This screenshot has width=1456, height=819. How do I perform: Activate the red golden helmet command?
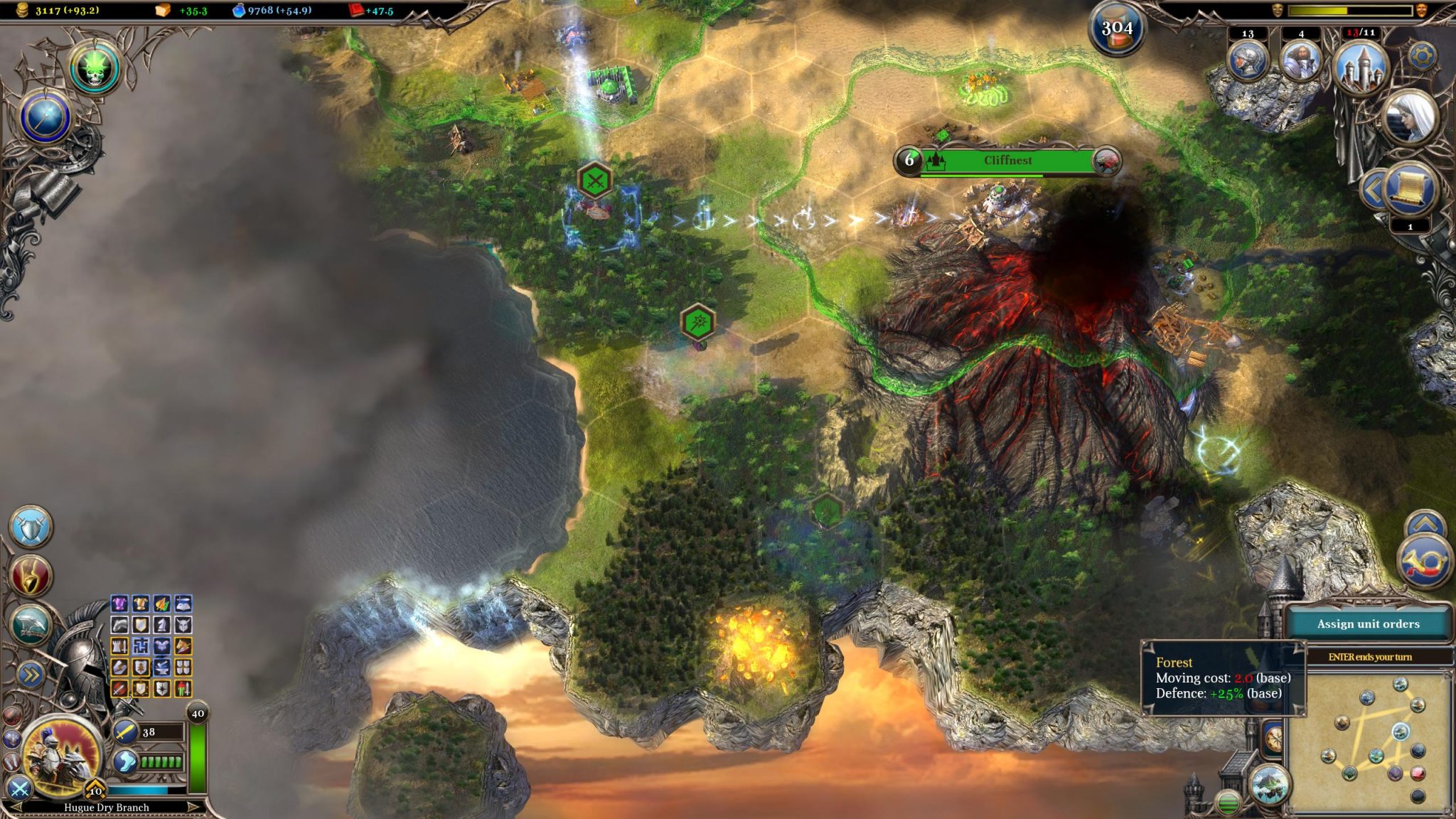coord(31,576)
